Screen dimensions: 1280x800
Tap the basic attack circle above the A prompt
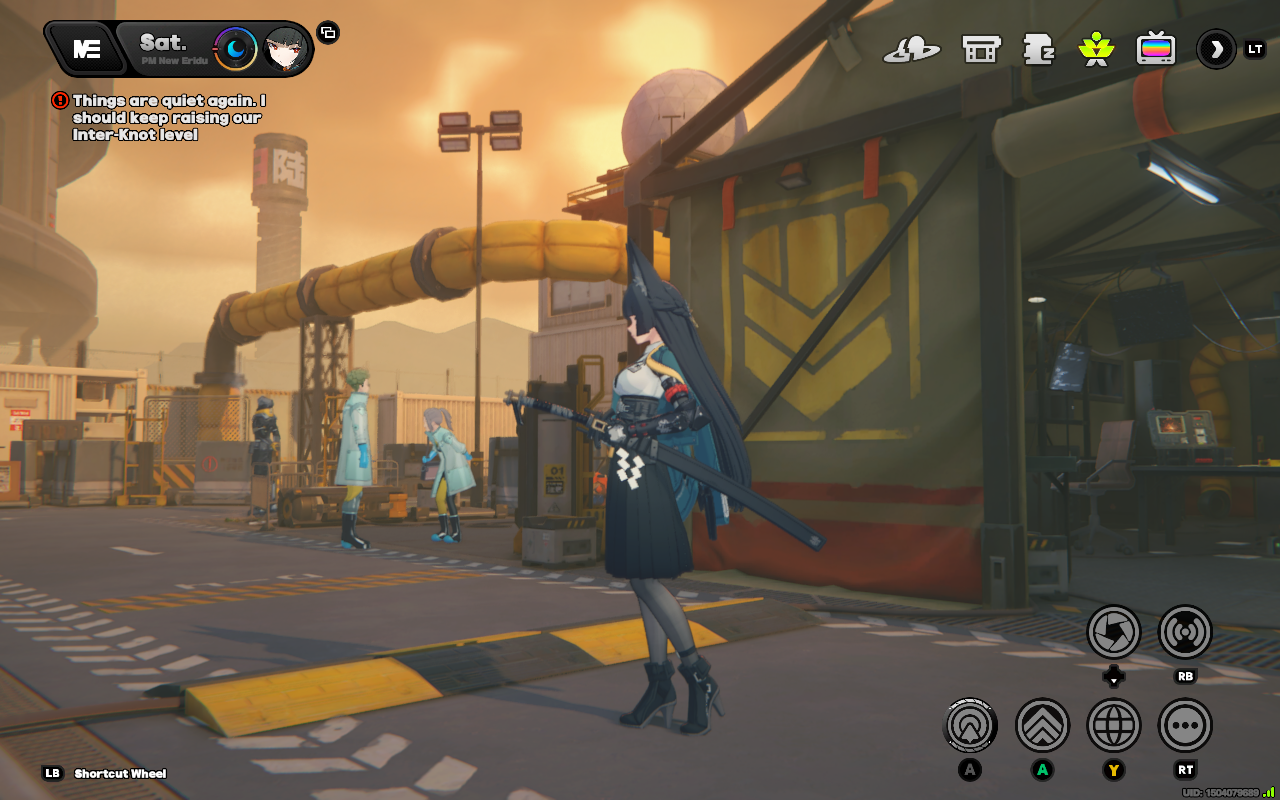coord(969,725)
